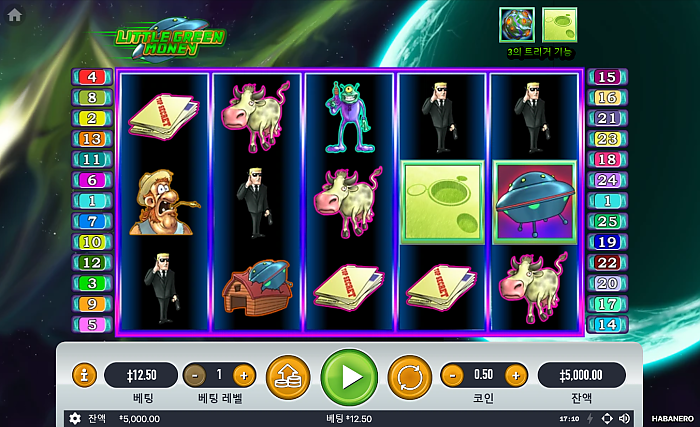Select payline number 14 marker
Viewport: 700px width, 427px height.
[607, 324]
